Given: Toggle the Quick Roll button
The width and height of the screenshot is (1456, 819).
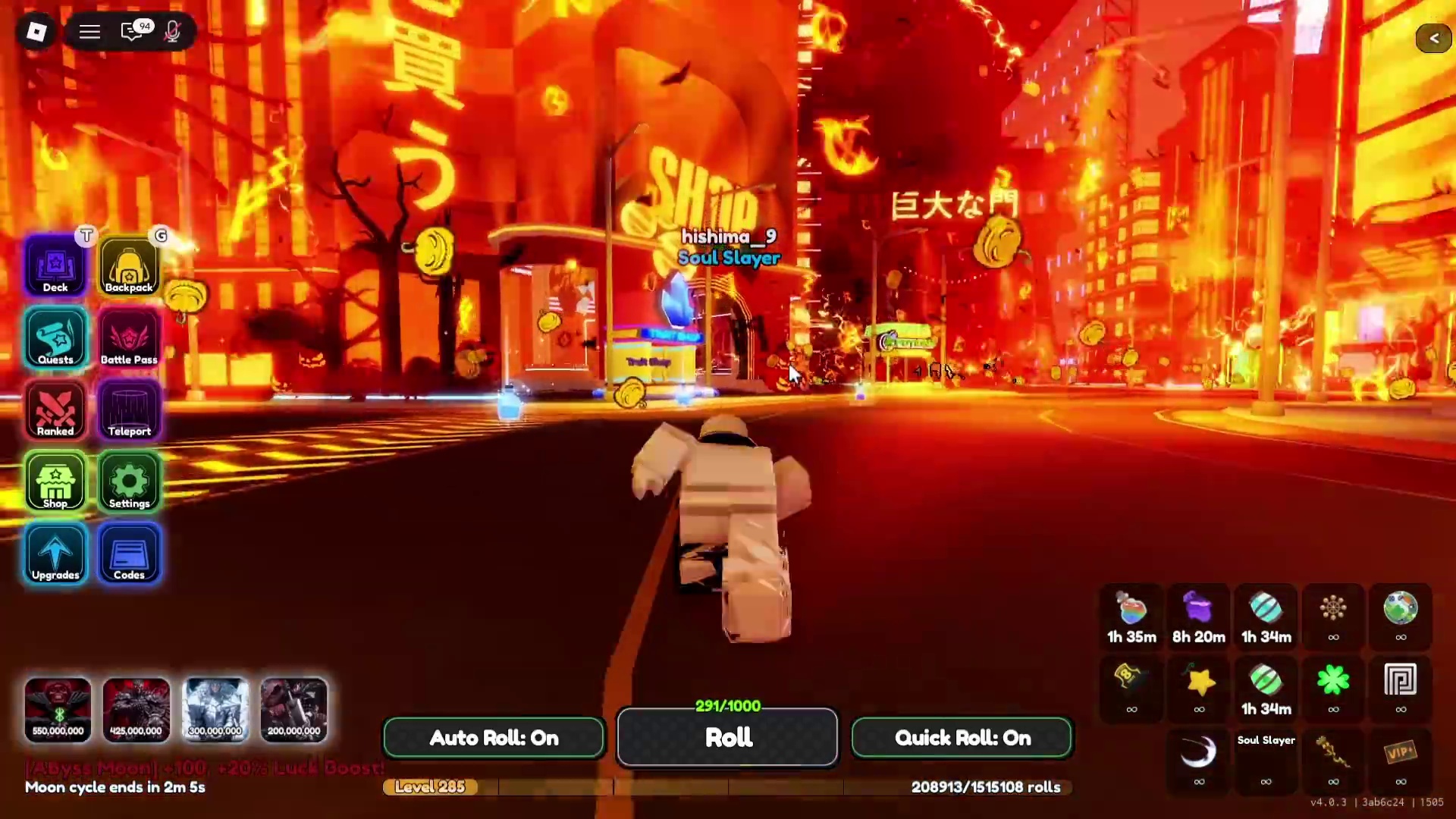Looking at the screenshot, I should point(962,738).
